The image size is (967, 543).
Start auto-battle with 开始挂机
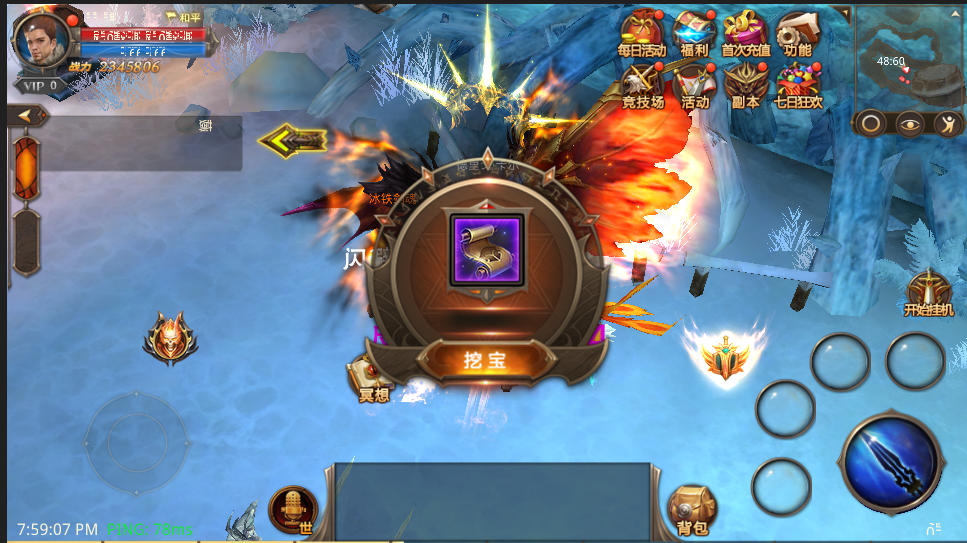point(929,292)
